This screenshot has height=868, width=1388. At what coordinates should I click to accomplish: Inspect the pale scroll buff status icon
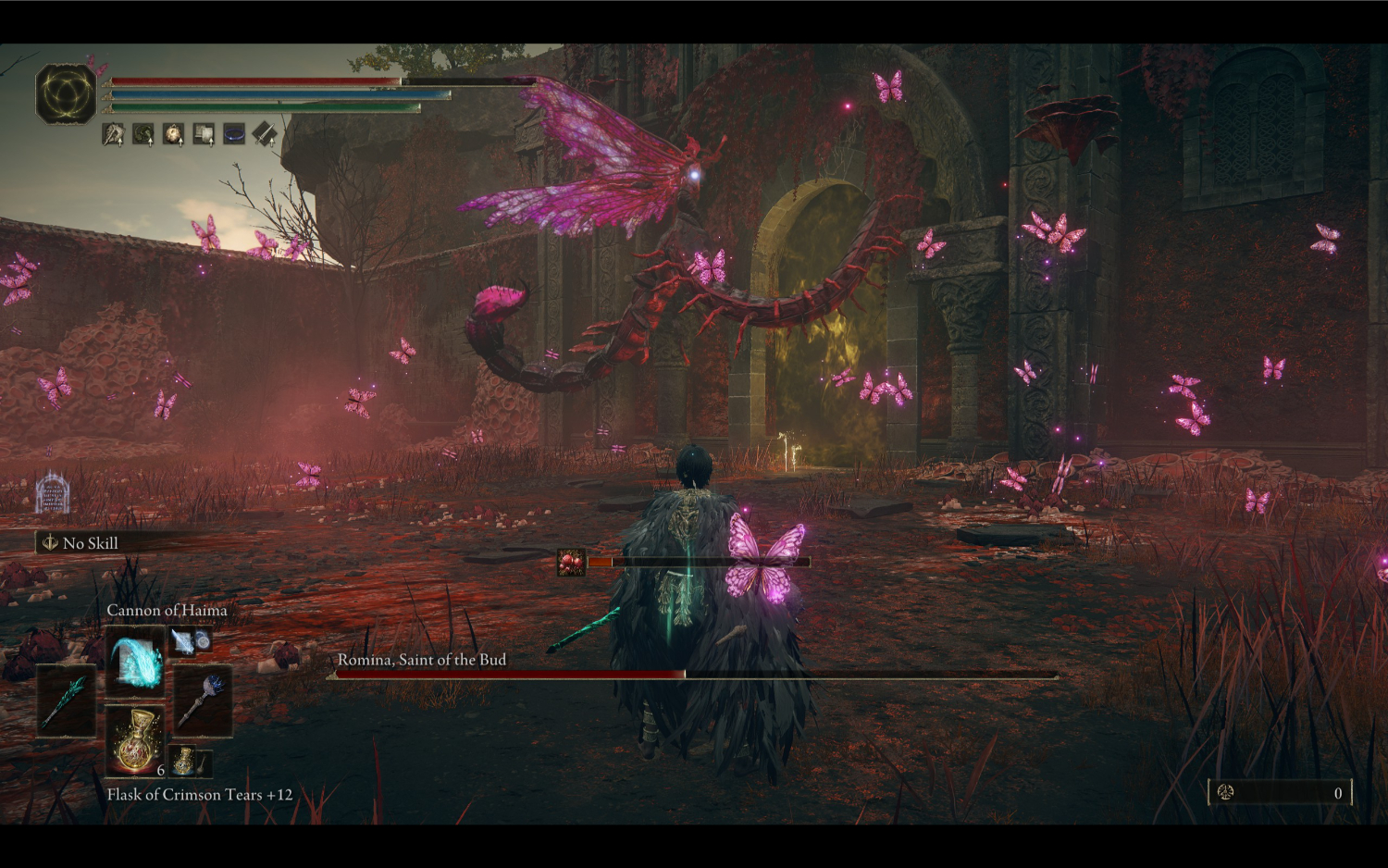coord(204,135)
